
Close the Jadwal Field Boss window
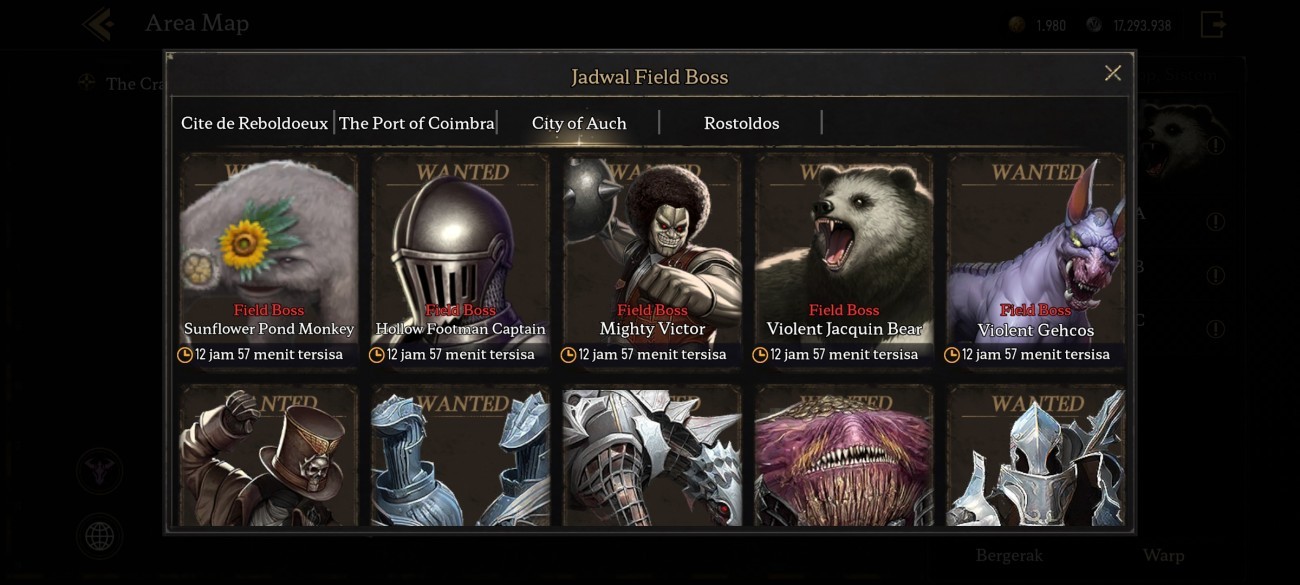point(1112,73)
